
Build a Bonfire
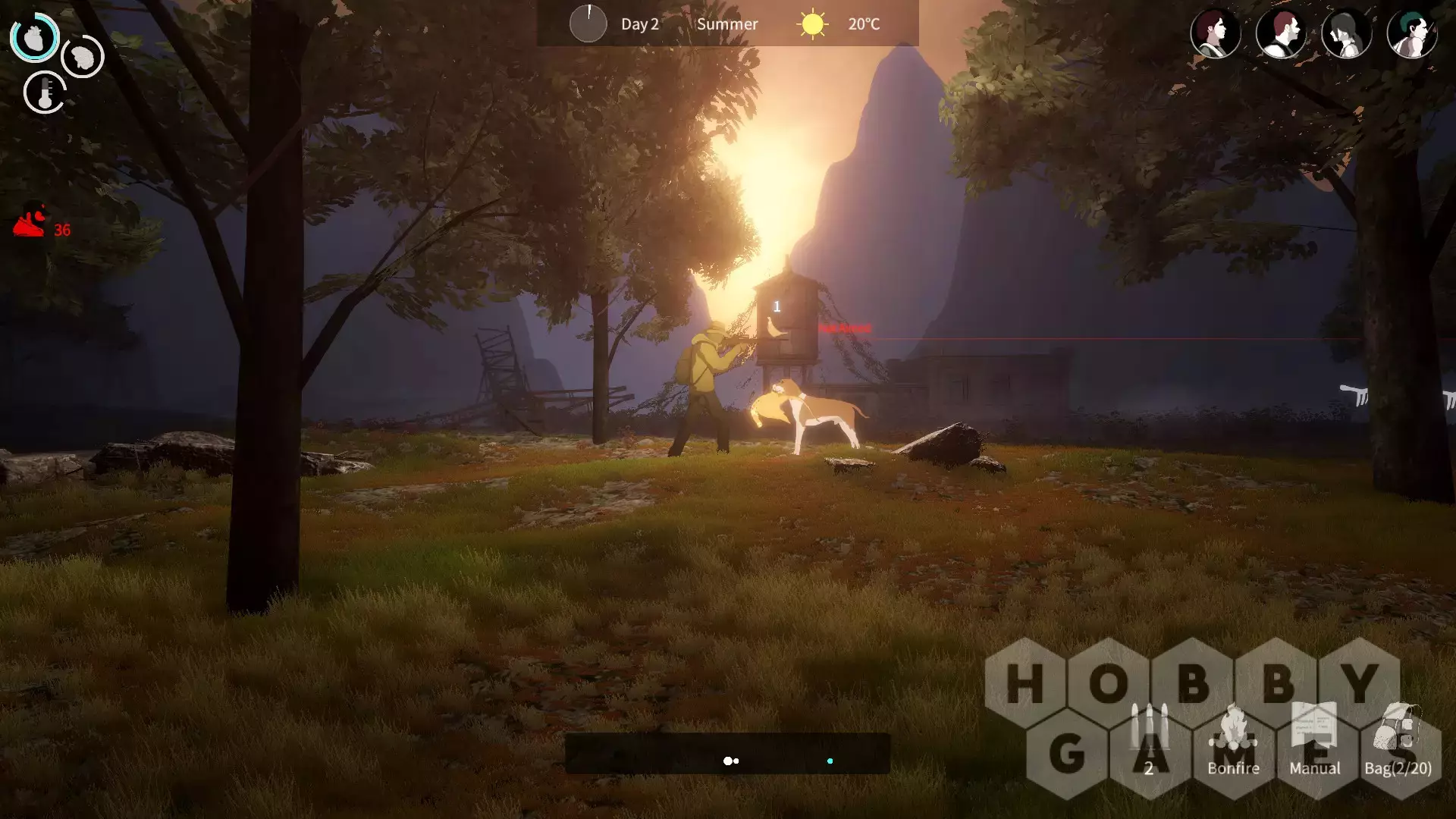click(1233, 739)
